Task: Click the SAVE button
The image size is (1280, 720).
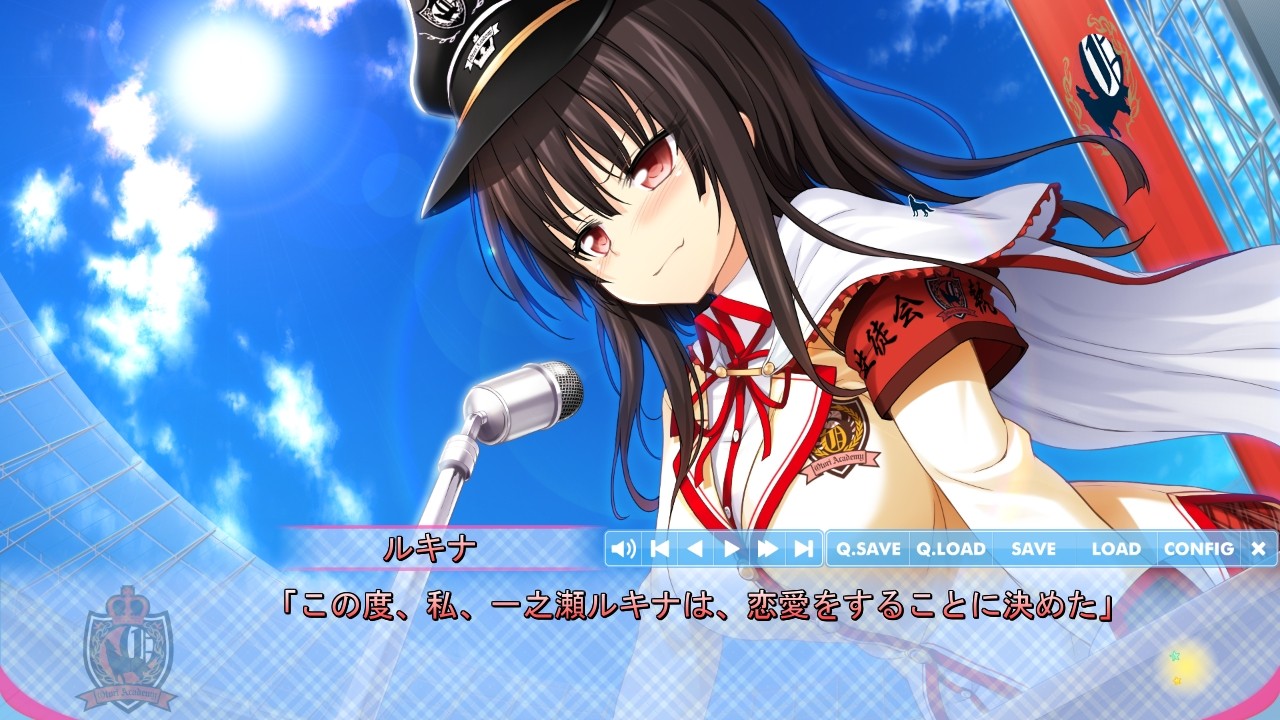Action: [1032, 548]
